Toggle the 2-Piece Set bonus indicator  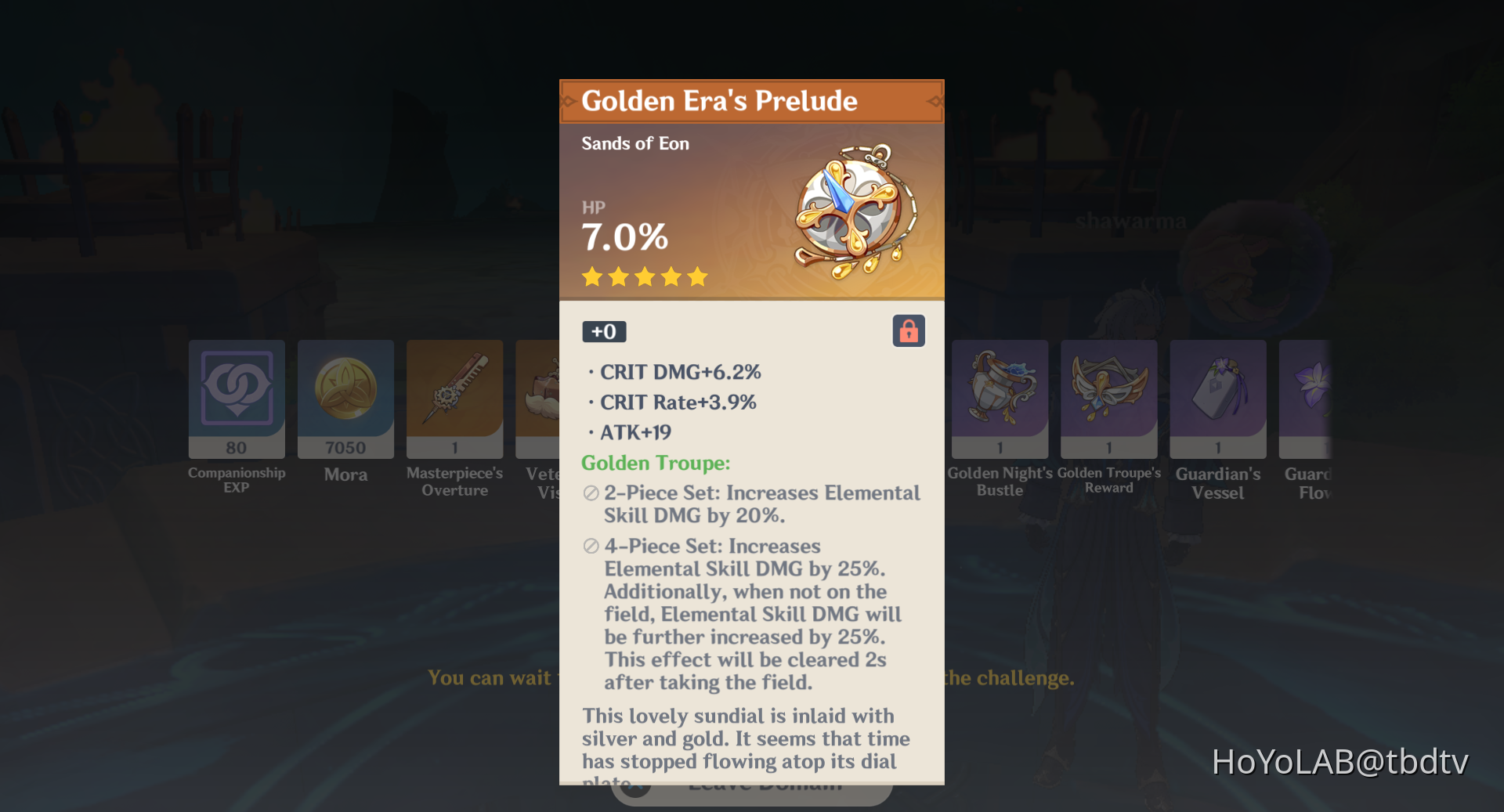590,493
